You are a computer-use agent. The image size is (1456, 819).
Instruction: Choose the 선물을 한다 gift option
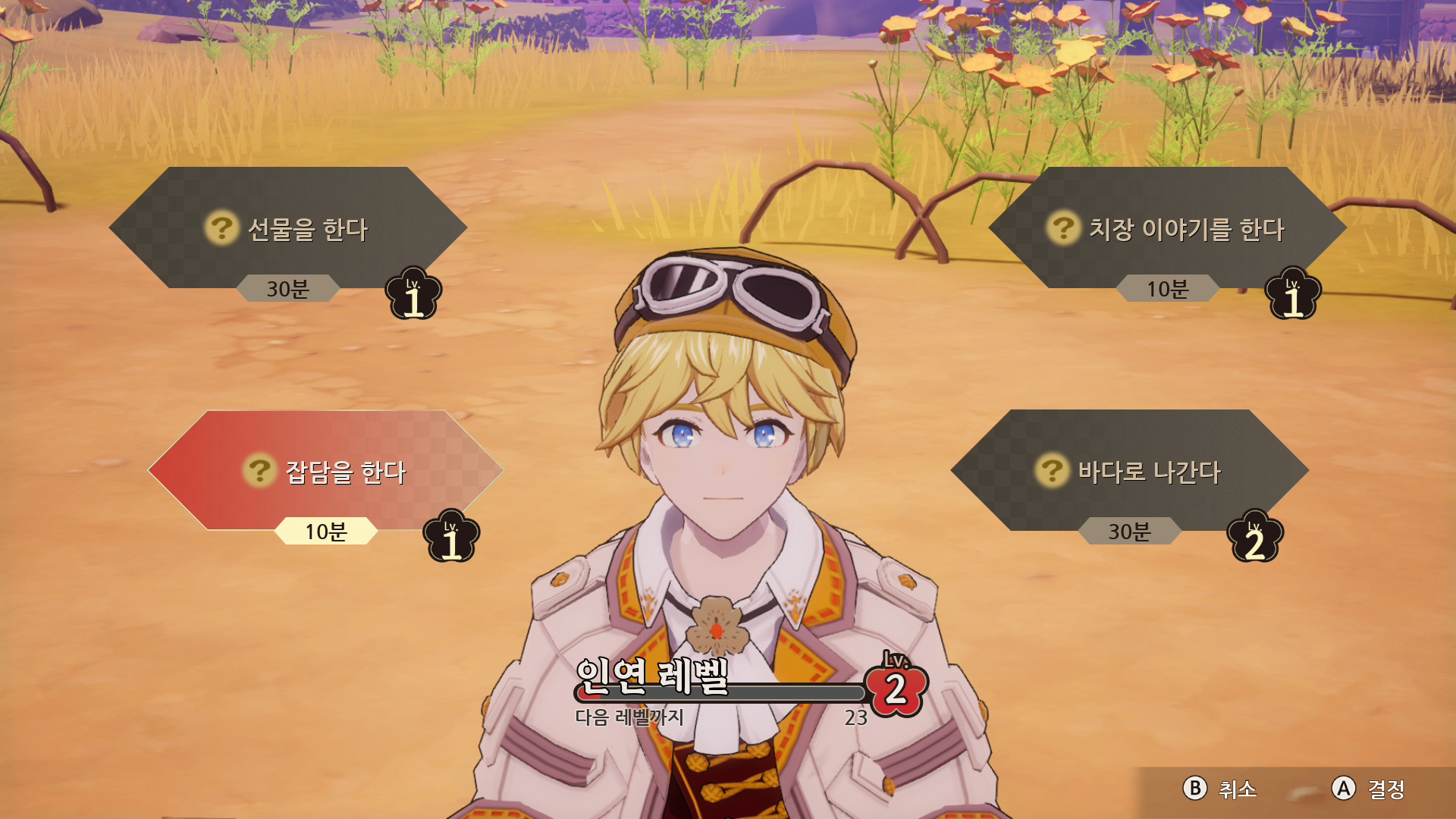tap(288, 227)
